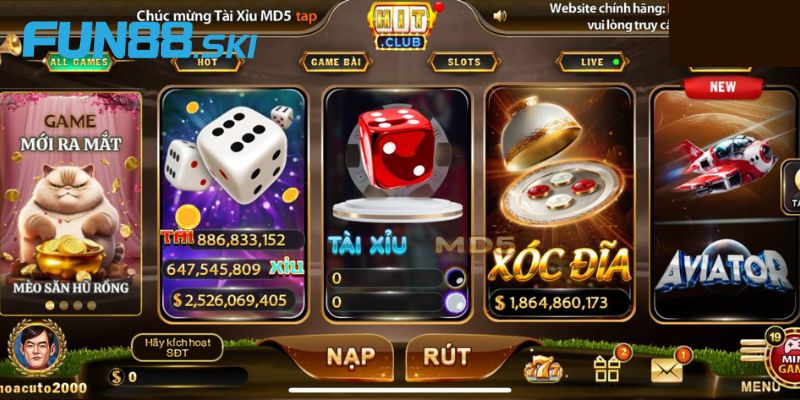Switch to the SLOTS tab
The width and height of the screenshot is (800, 400).
(x=464, y=62)
